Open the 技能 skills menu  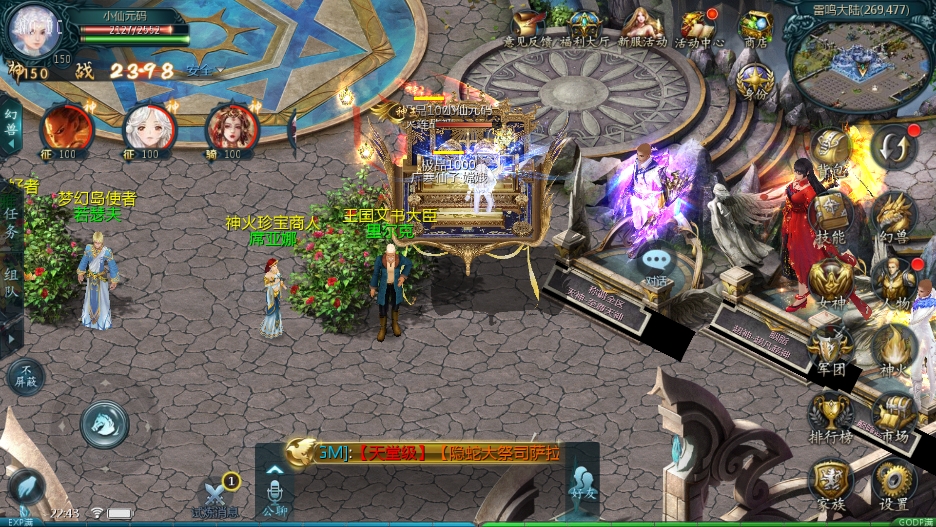[x=830, y=215]
